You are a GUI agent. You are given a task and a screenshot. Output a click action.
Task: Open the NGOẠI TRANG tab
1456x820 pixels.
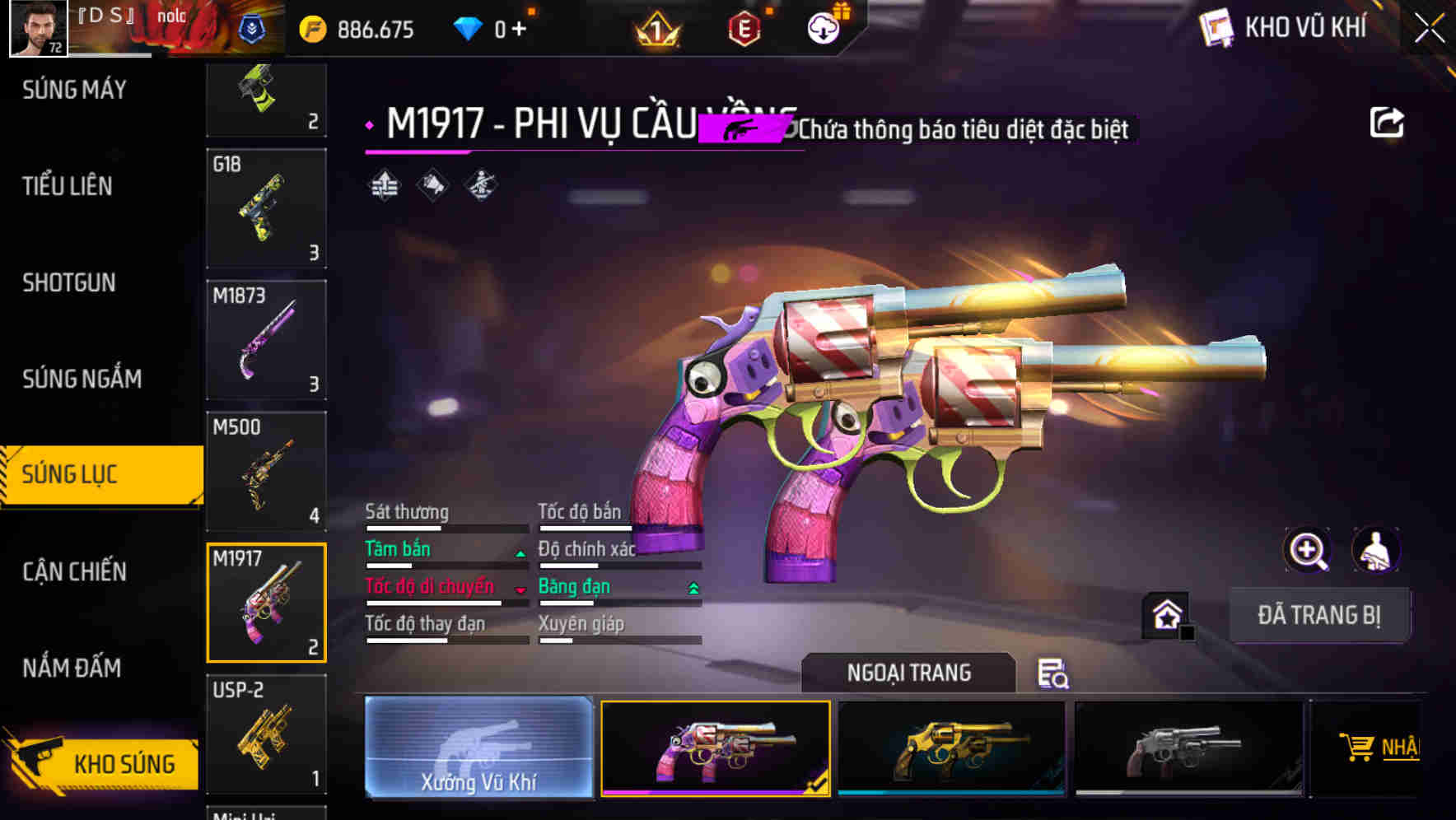908,672
